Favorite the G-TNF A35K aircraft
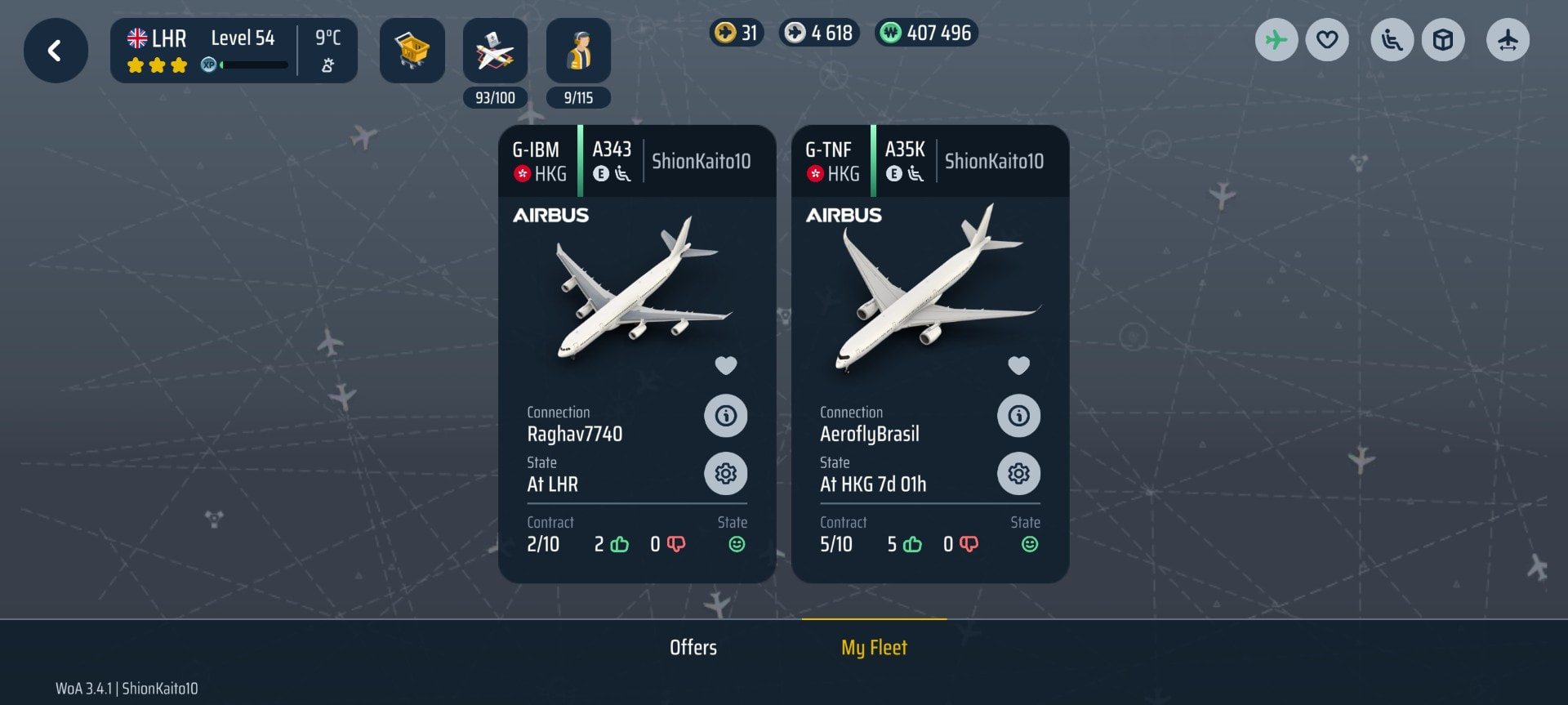 pyautogui.click(x=1018, y=365)
